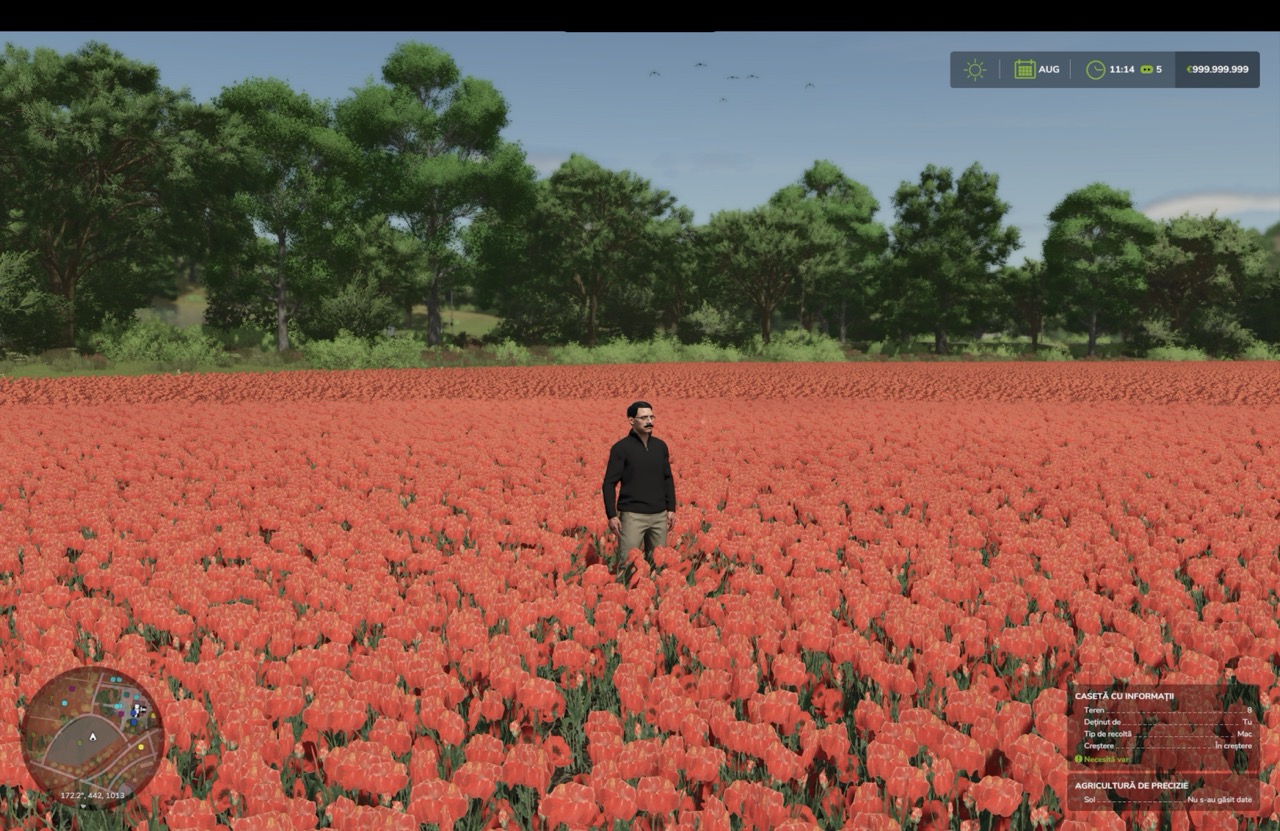Click the clock icon in the HUD
Image resolution: width=1280 pixels, height=831 pixels.
pos(1095,70)
